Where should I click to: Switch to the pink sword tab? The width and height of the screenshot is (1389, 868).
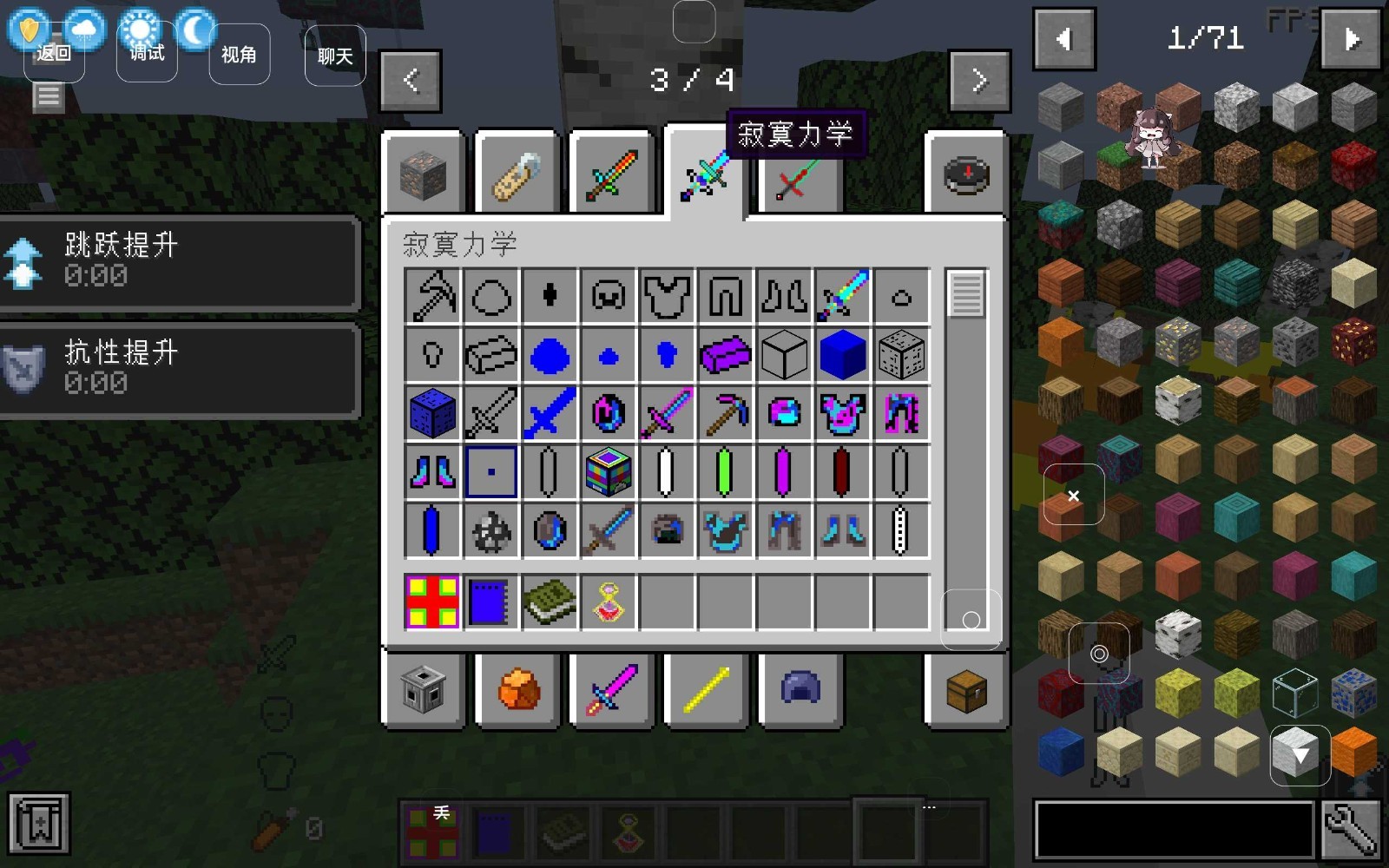click(612, 692)
